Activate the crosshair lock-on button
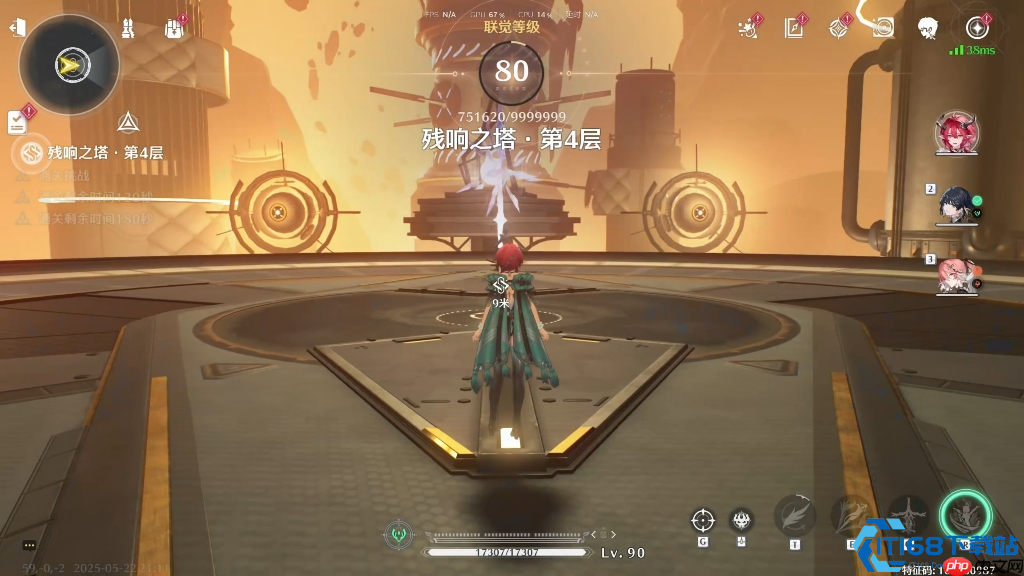The image size is (1024, 576). [703, 520]
